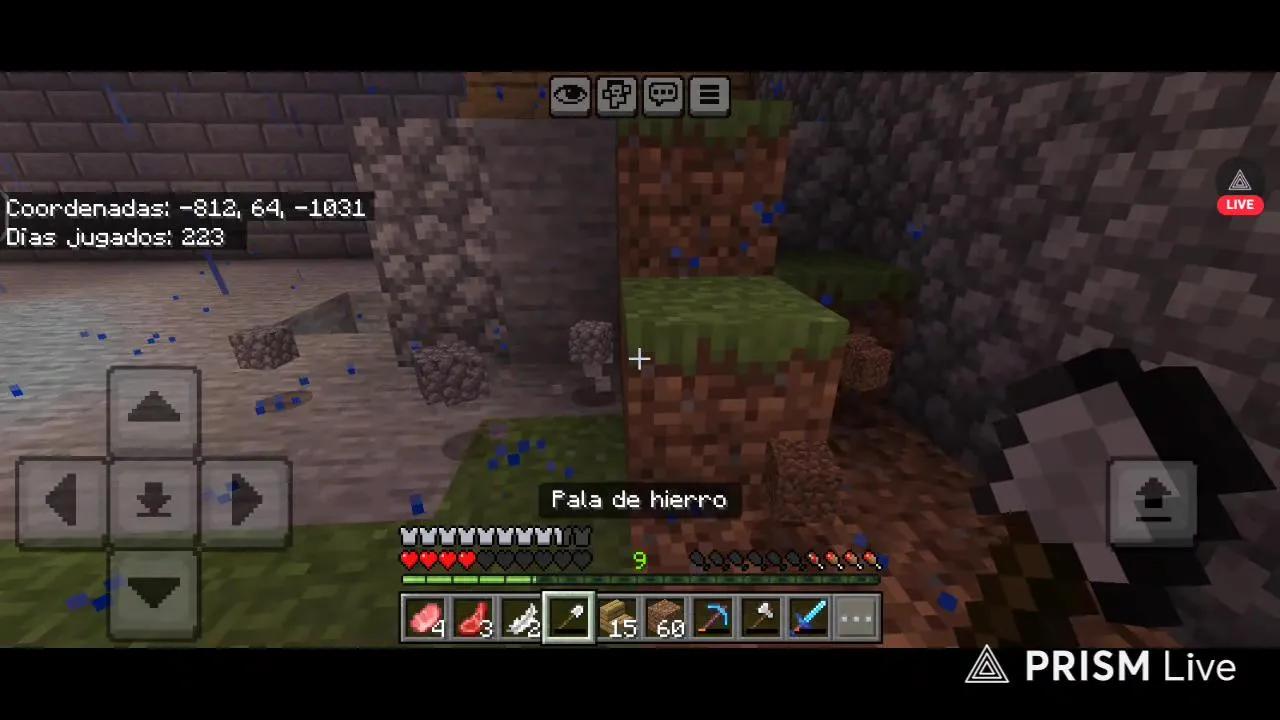Select the wooden planks stack of 15
Image resolution: width=1280 pixels, height=720 pixels.
tap(617, 617)
